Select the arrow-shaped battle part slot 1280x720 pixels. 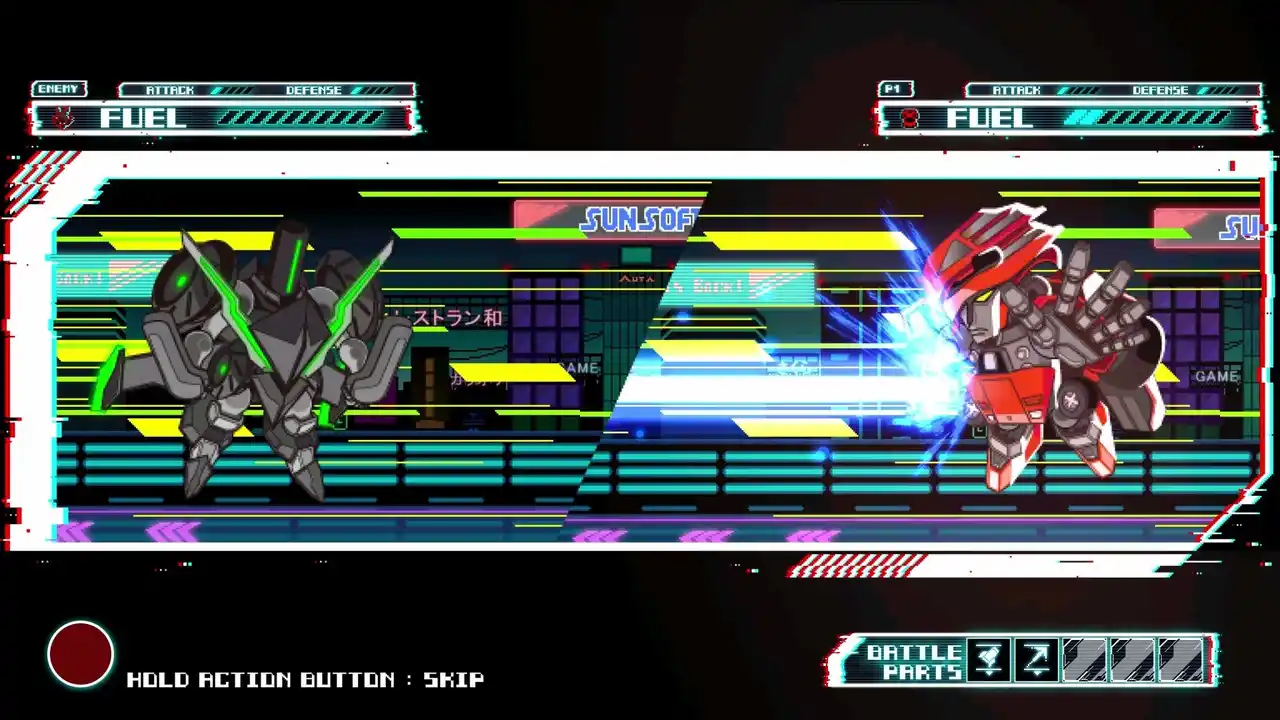click(x=1037, y=660)
